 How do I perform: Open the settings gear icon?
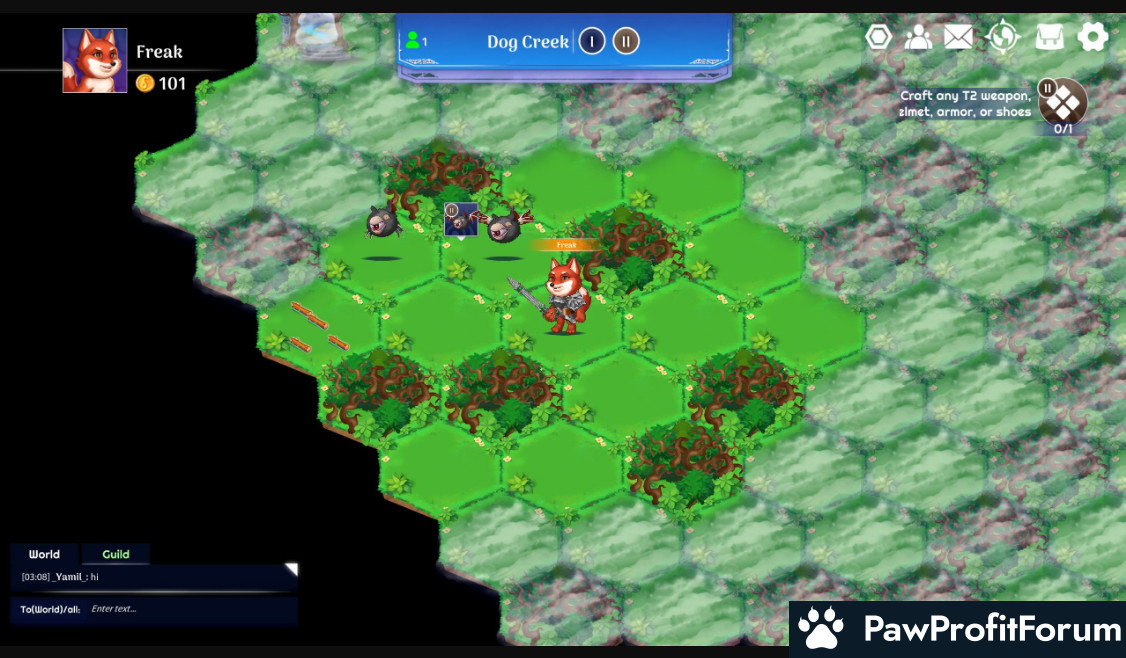coord(1092,38)
